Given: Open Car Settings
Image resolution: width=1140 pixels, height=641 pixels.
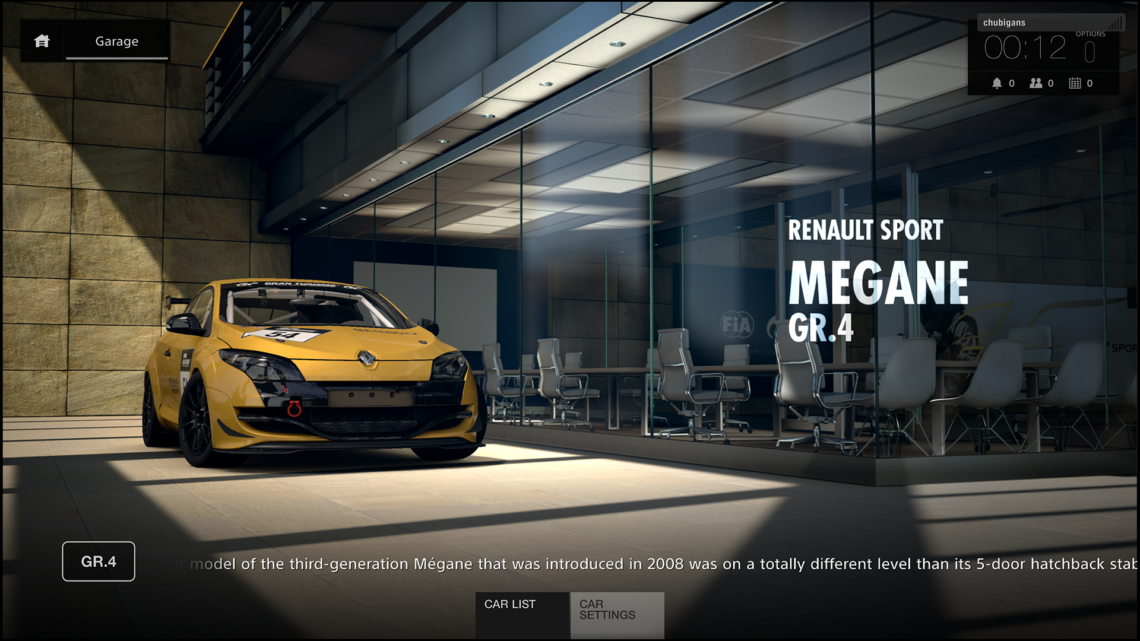Looking at the screenshot, I should pyautogui.click(x=617, y=614).
